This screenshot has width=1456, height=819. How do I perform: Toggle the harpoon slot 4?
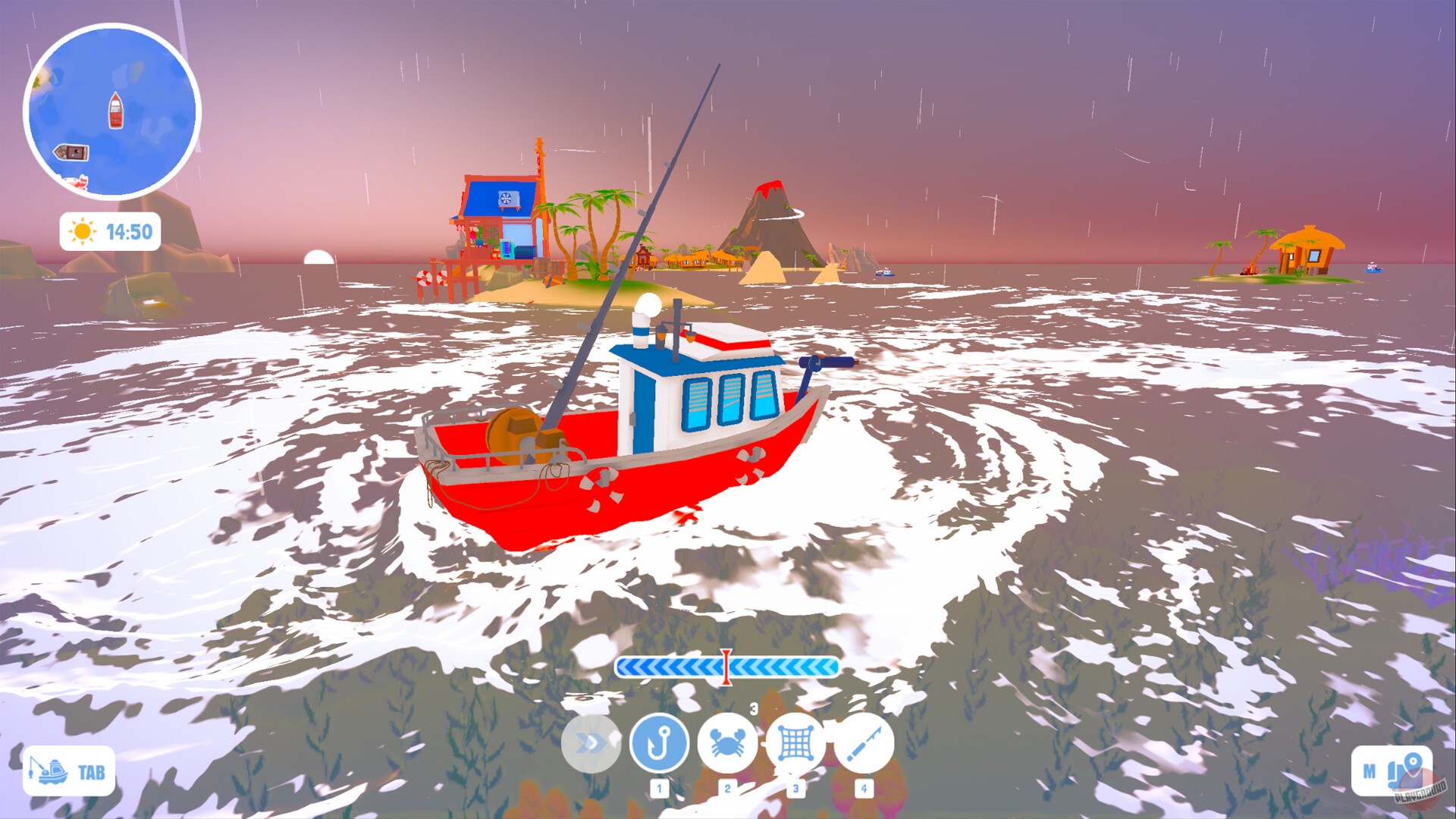[863, 786]
